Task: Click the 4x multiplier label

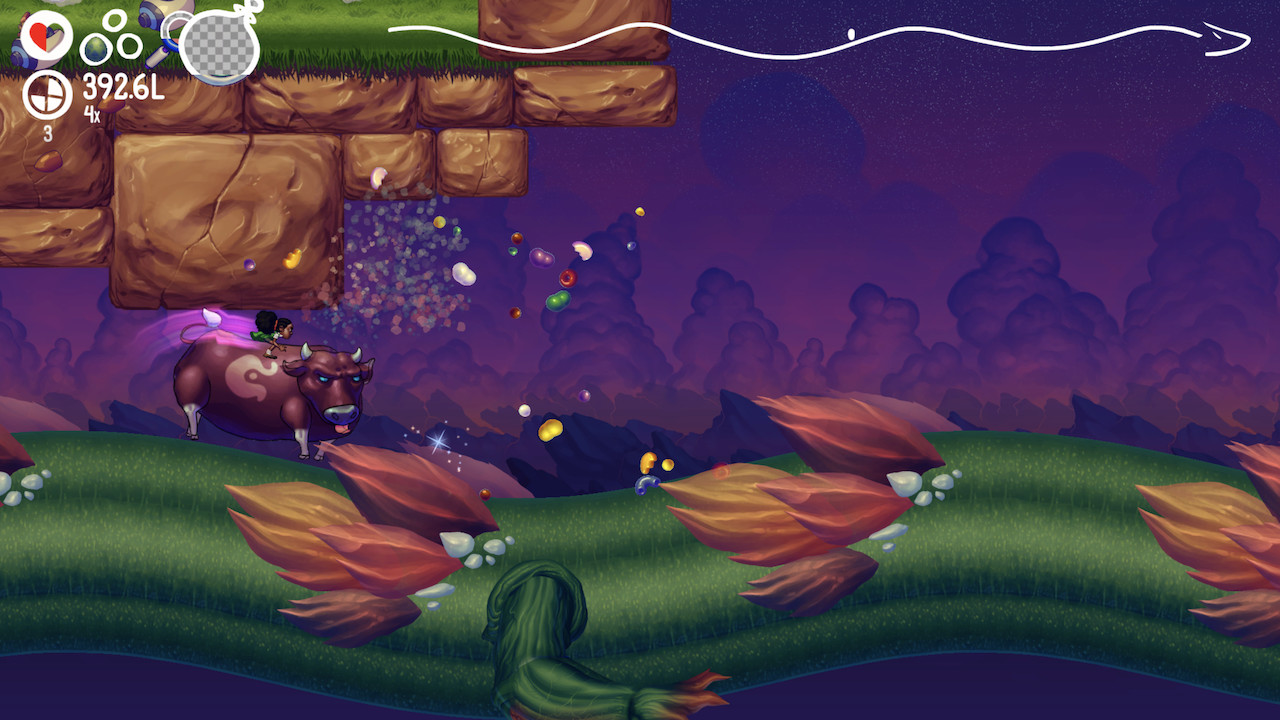Action: tap(93, 114)
